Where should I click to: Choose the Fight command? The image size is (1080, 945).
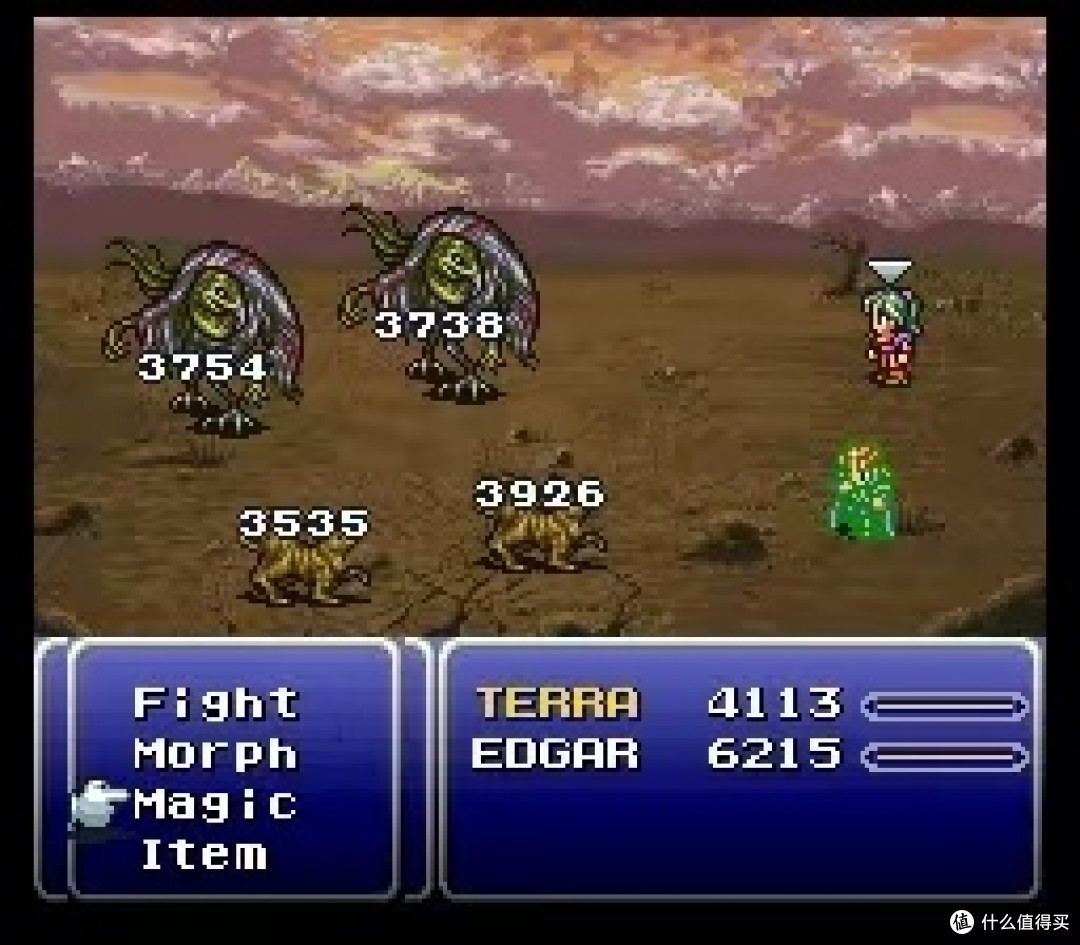pos(216,703)
